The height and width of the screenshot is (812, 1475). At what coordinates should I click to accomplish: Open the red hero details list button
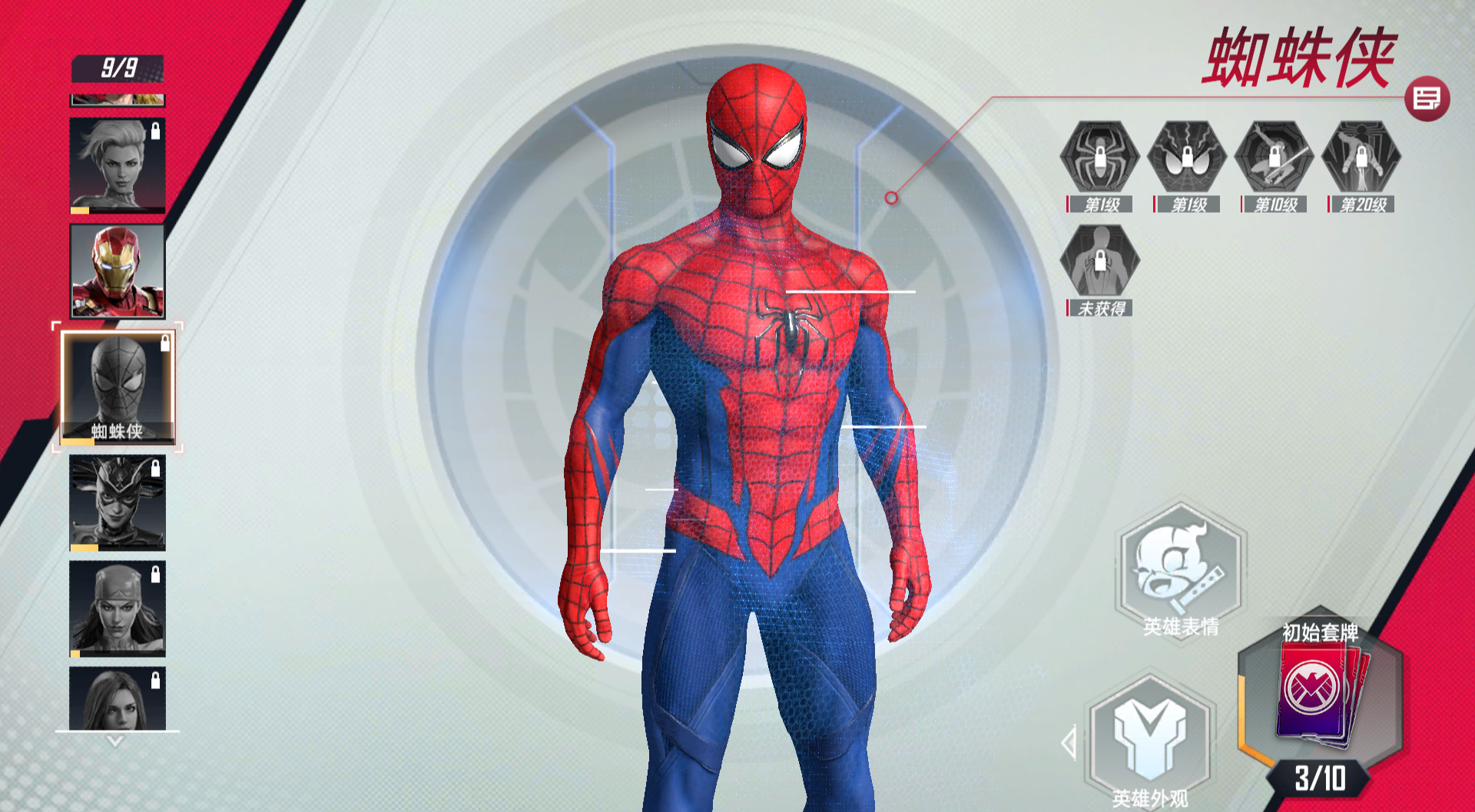pos(1427,99)
